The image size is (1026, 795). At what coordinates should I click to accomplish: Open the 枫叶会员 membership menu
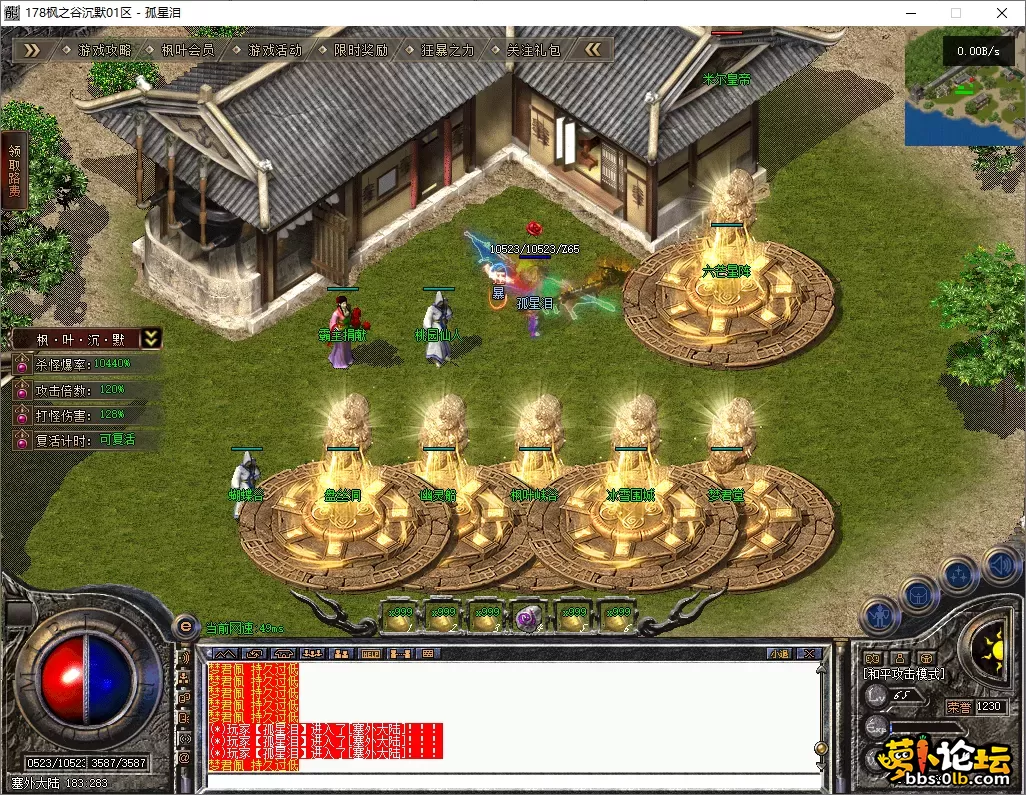188,50
